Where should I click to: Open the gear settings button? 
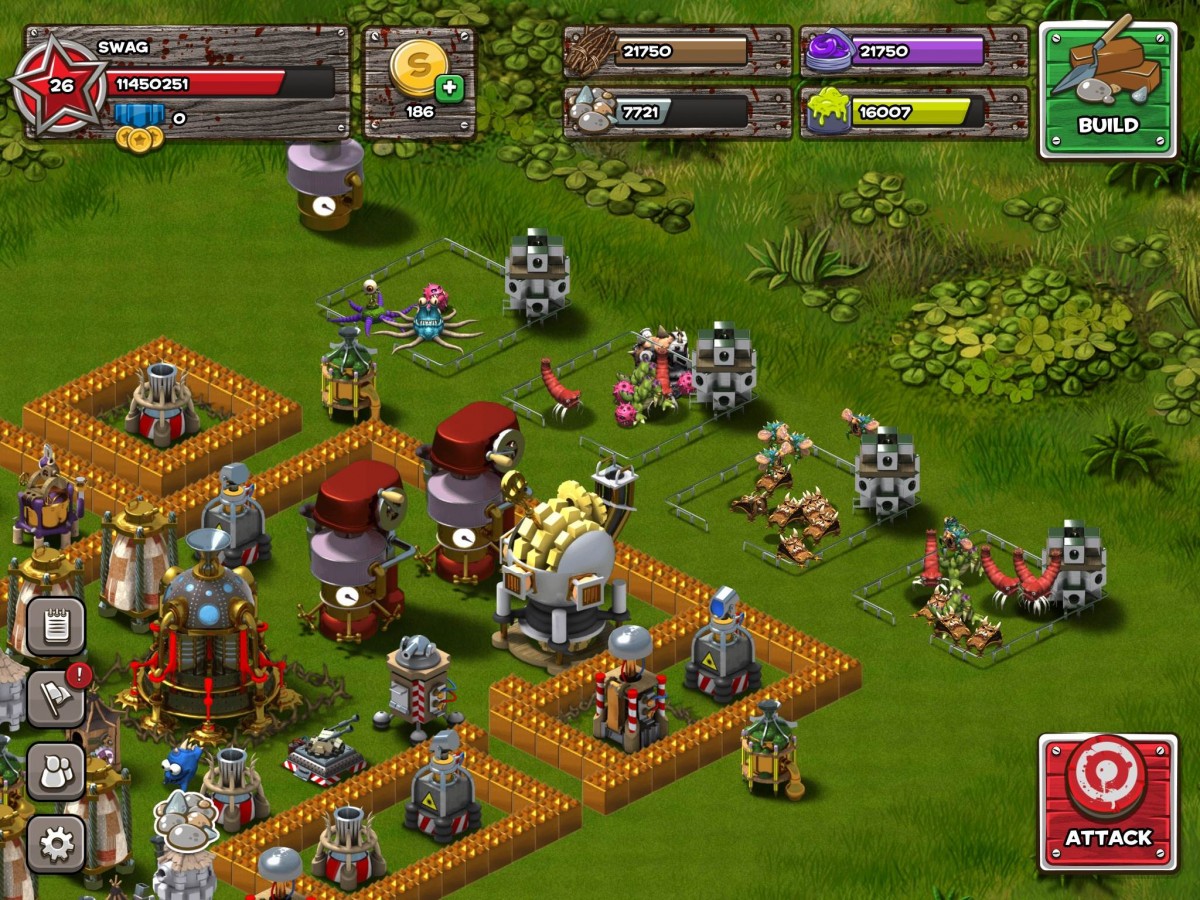click(x=55, y=843)
